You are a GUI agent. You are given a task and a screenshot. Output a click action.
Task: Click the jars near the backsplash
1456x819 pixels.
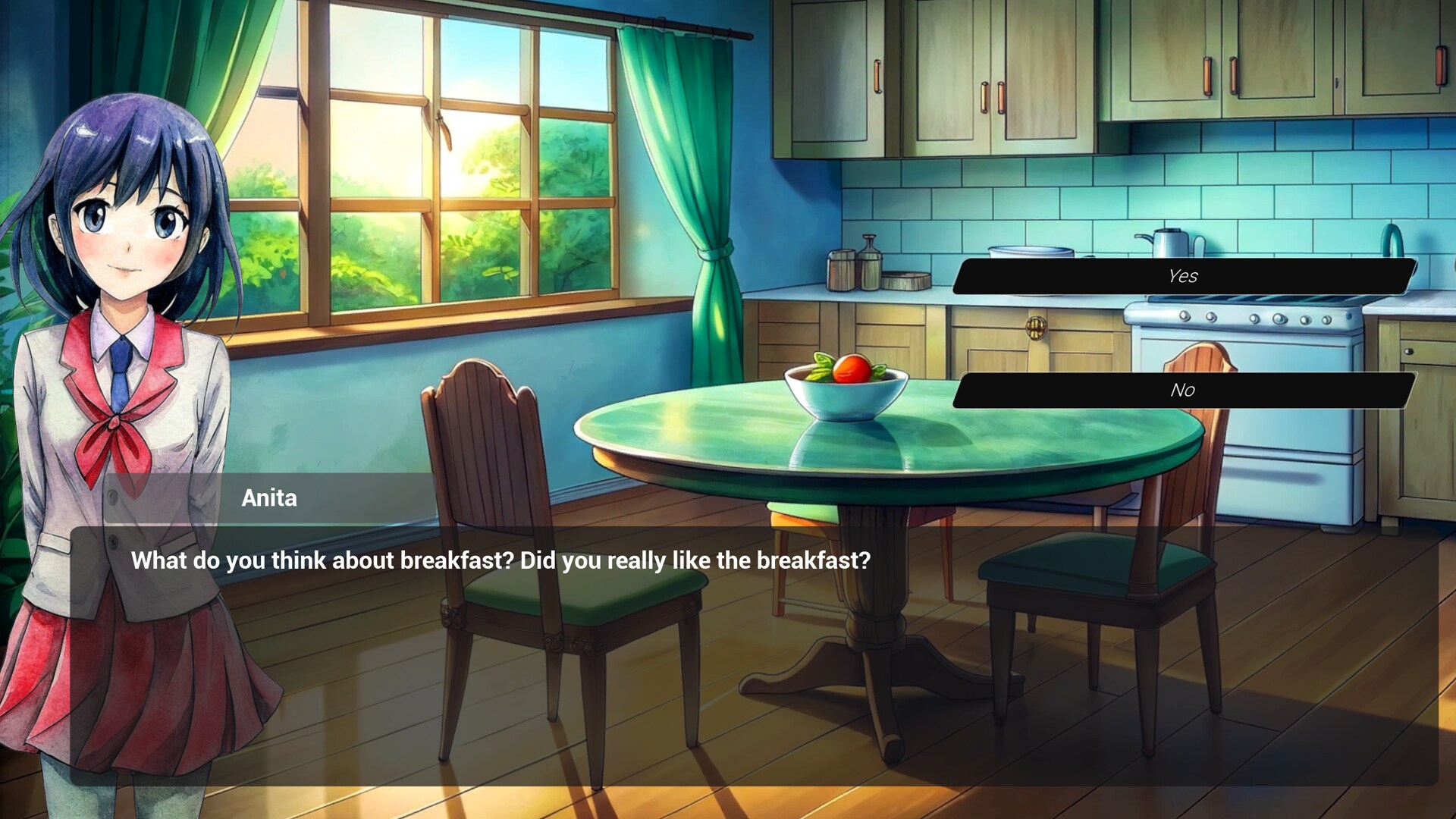point(853,269)
